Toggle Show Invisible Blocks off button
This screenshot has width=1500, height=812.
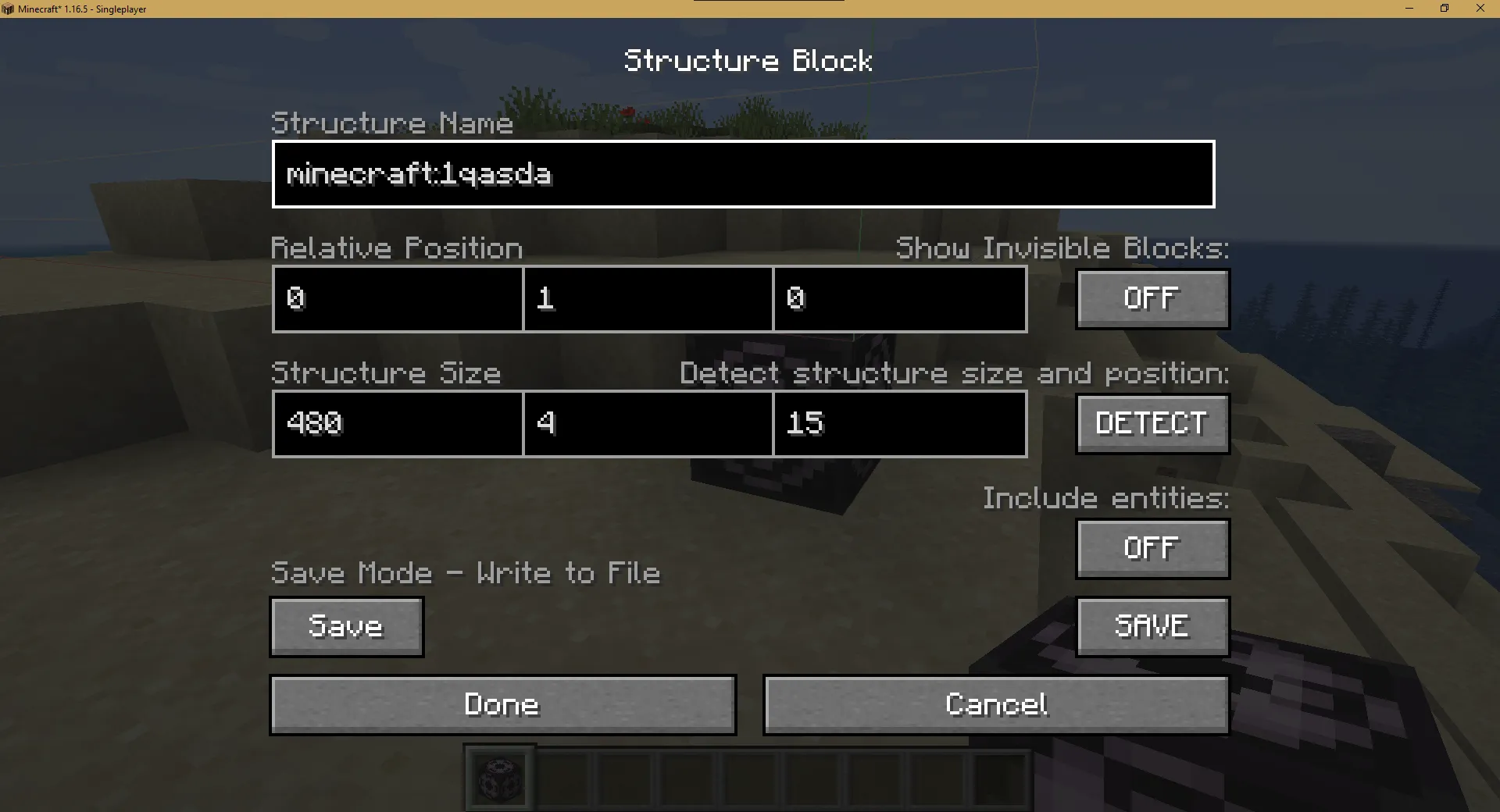[1152, 298]
